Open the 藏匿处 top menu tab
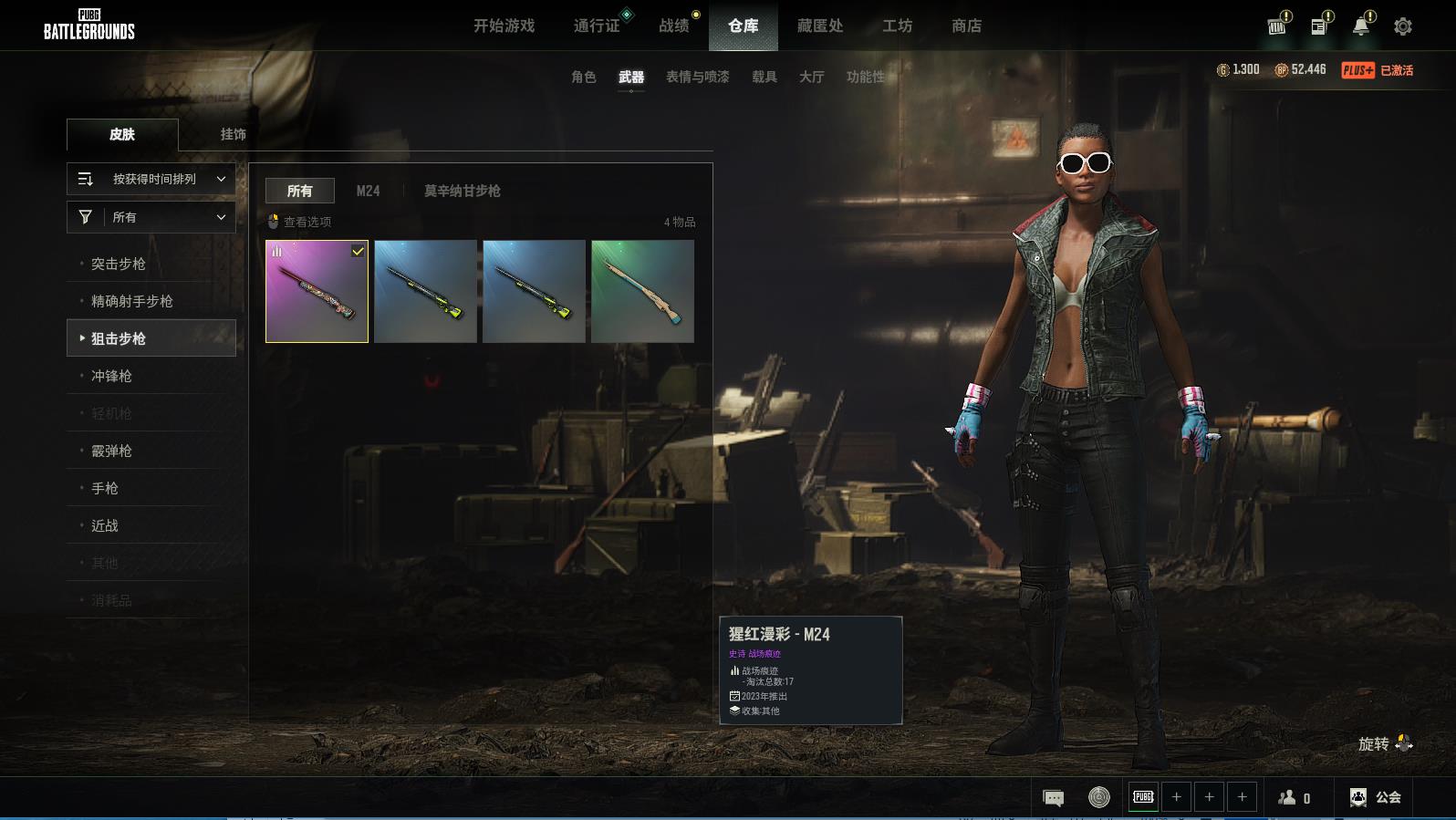 click(819, 26)
